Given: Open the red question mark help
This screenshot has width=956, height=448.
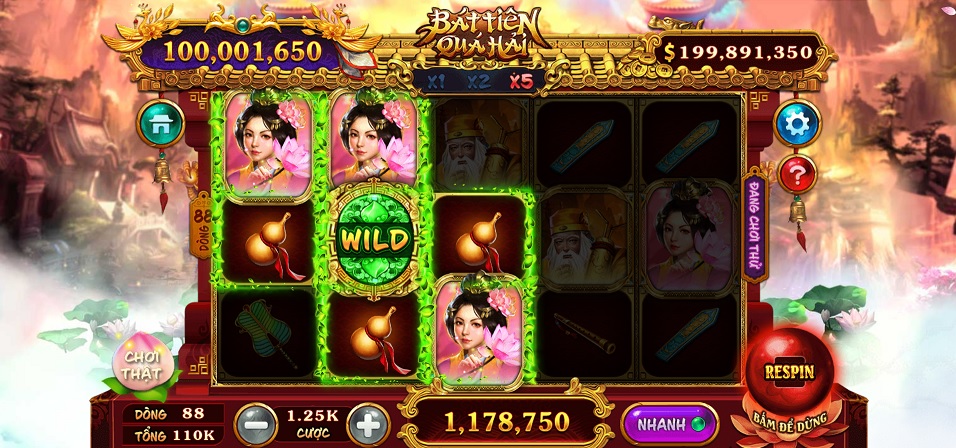Looking at the screenshot, I should point(797,175).
